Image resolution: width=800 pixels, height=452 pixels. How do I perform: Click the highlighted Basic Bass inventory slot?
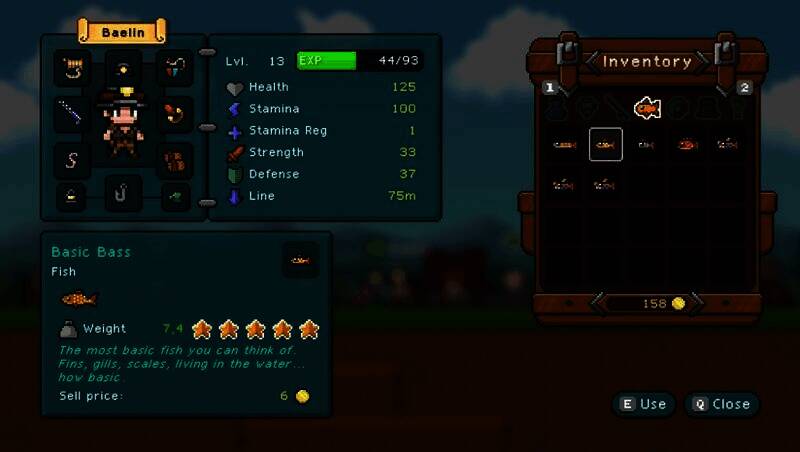[605, 145]
